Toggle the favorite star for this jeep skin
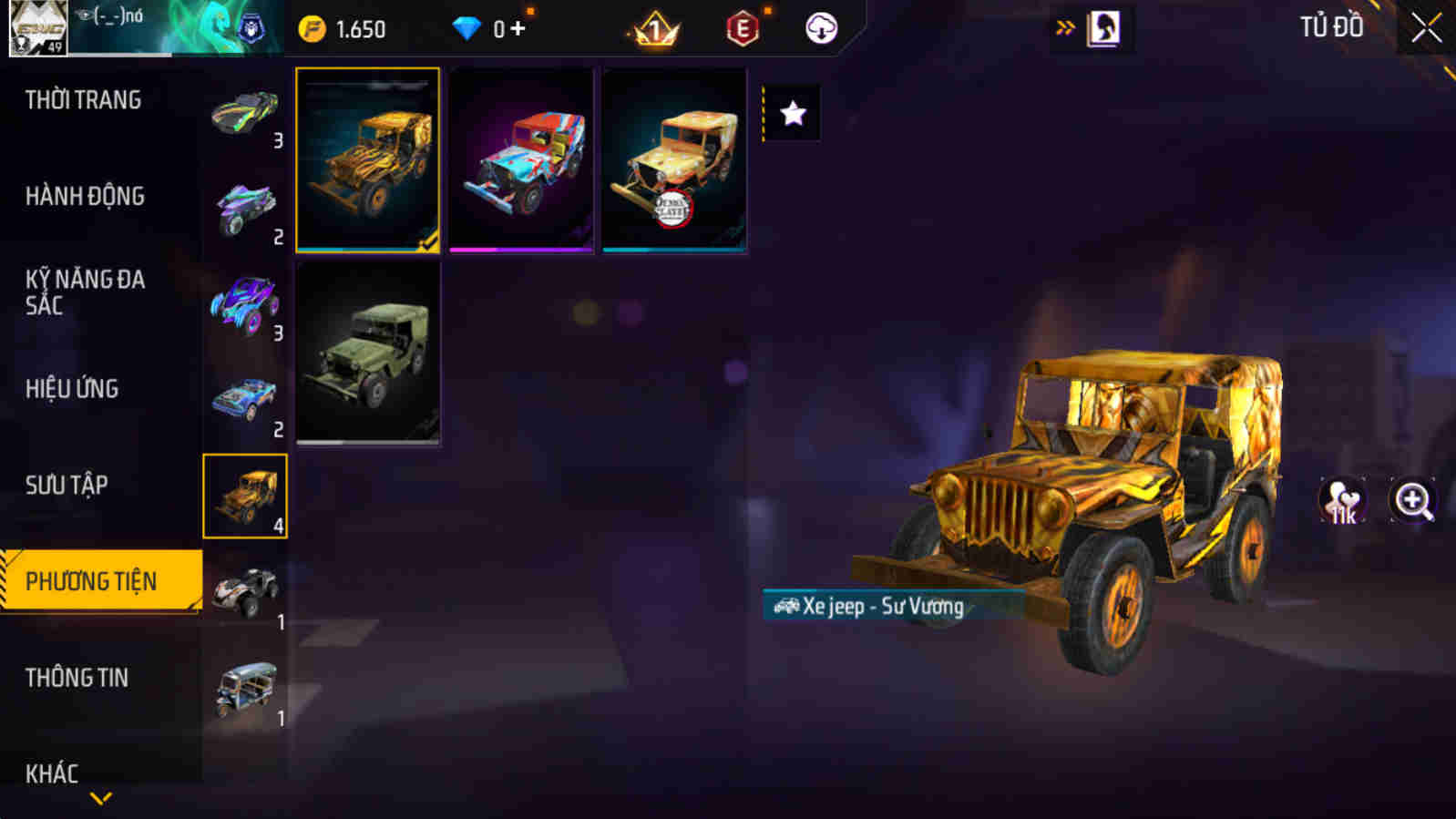The height and width of the screenshot is (819, 1456). [794, 112]
